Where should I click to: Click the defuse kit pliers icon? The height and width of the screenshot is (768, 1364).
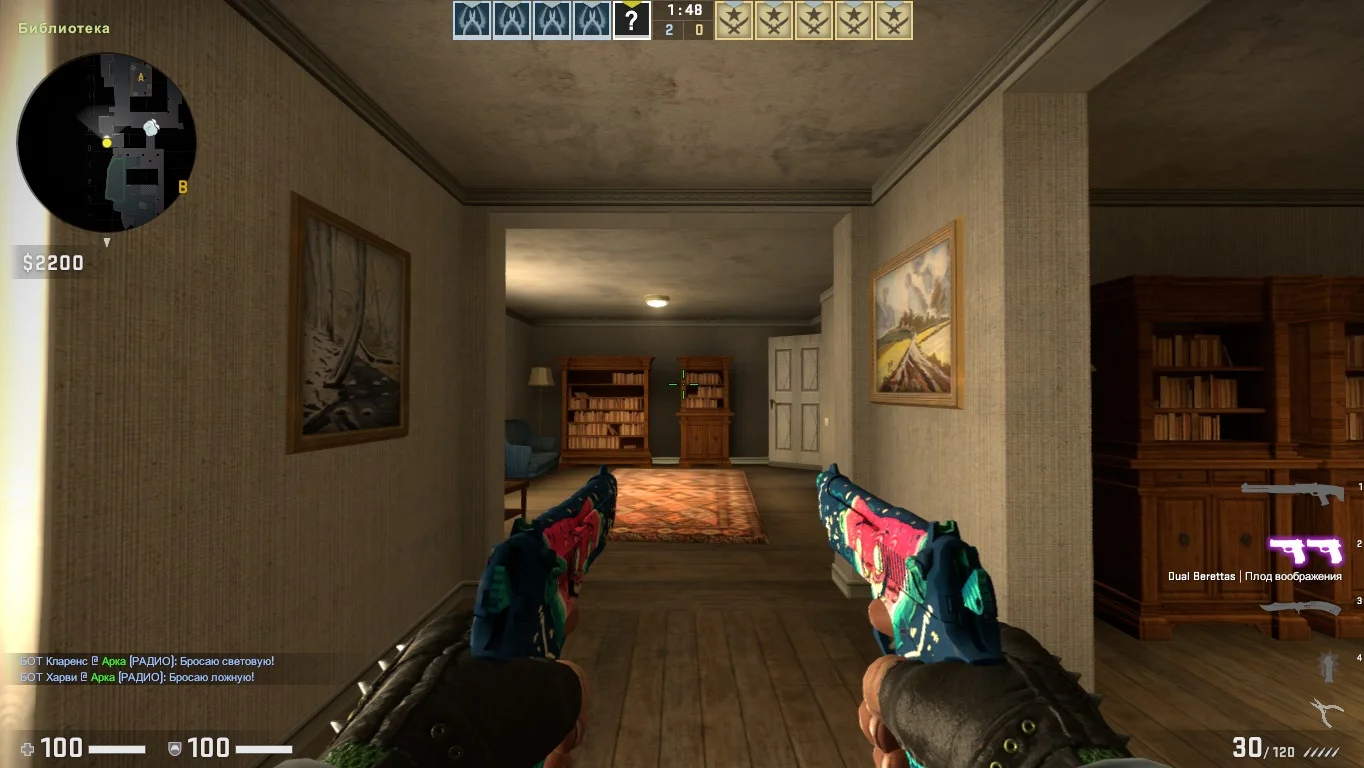coord(1327,711)
